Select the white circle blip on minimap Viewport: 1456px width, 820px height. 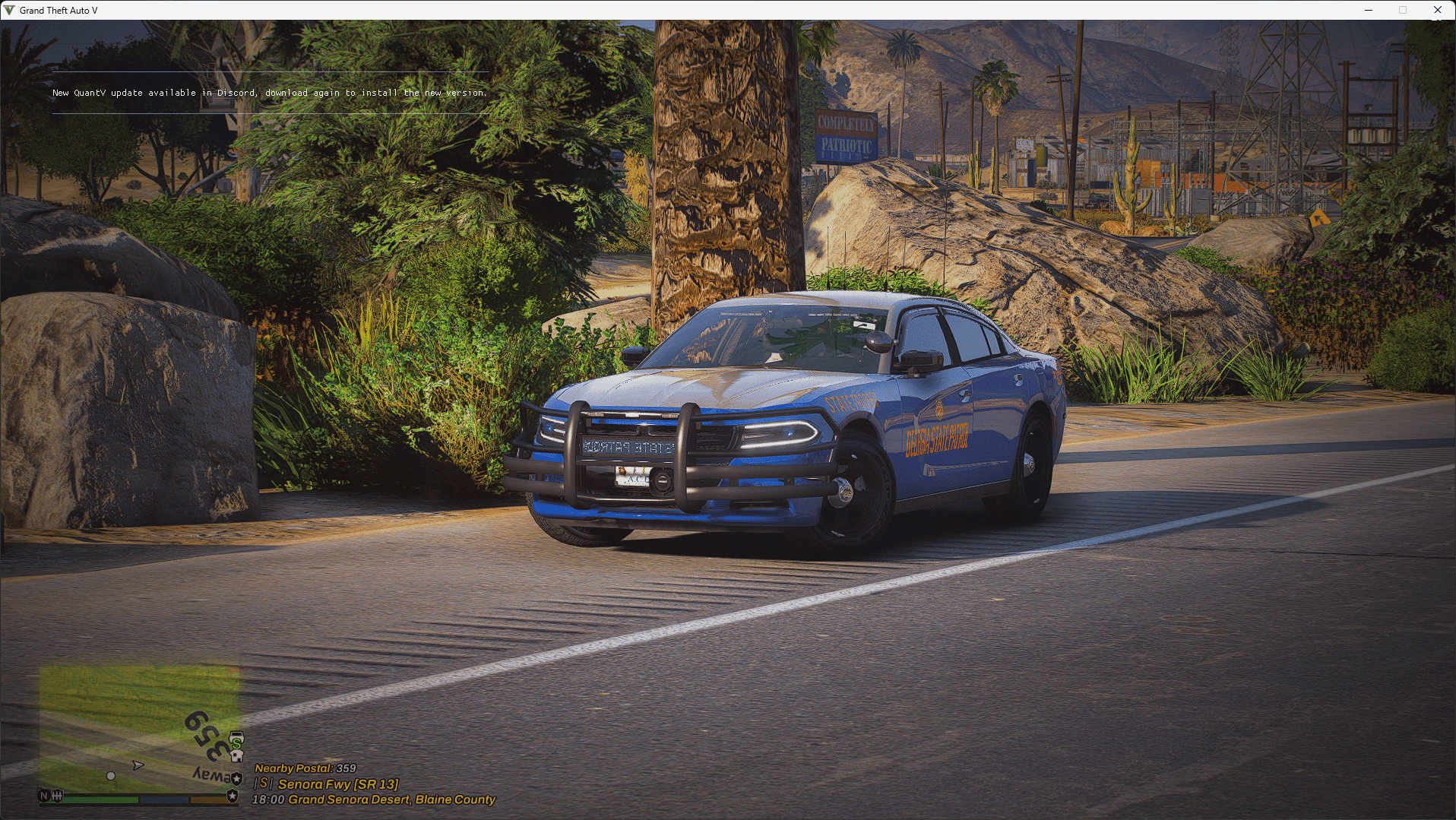coord(111,776)
